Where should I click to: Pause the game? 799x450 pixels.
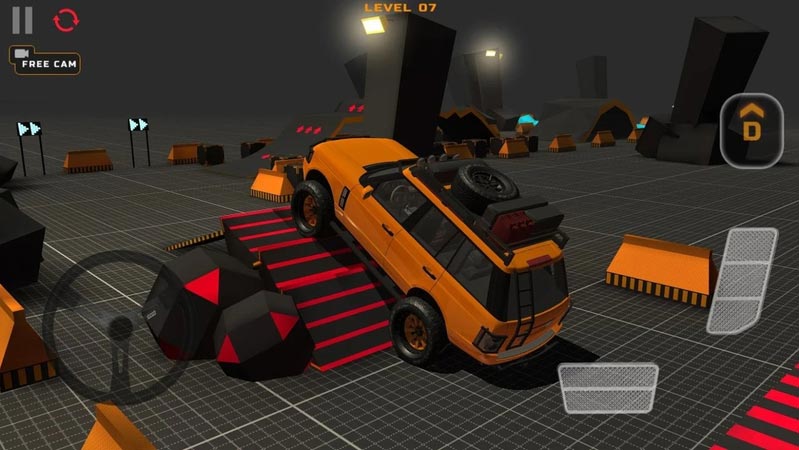pos(22,20)
